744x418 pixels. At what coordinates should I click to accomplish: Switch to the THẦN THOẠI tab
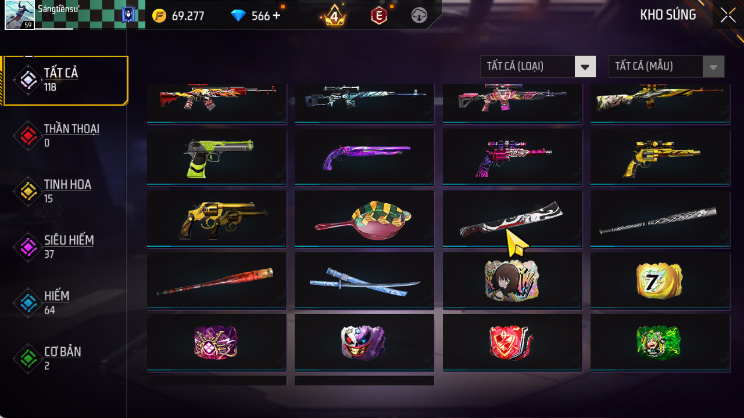(65, 135)
